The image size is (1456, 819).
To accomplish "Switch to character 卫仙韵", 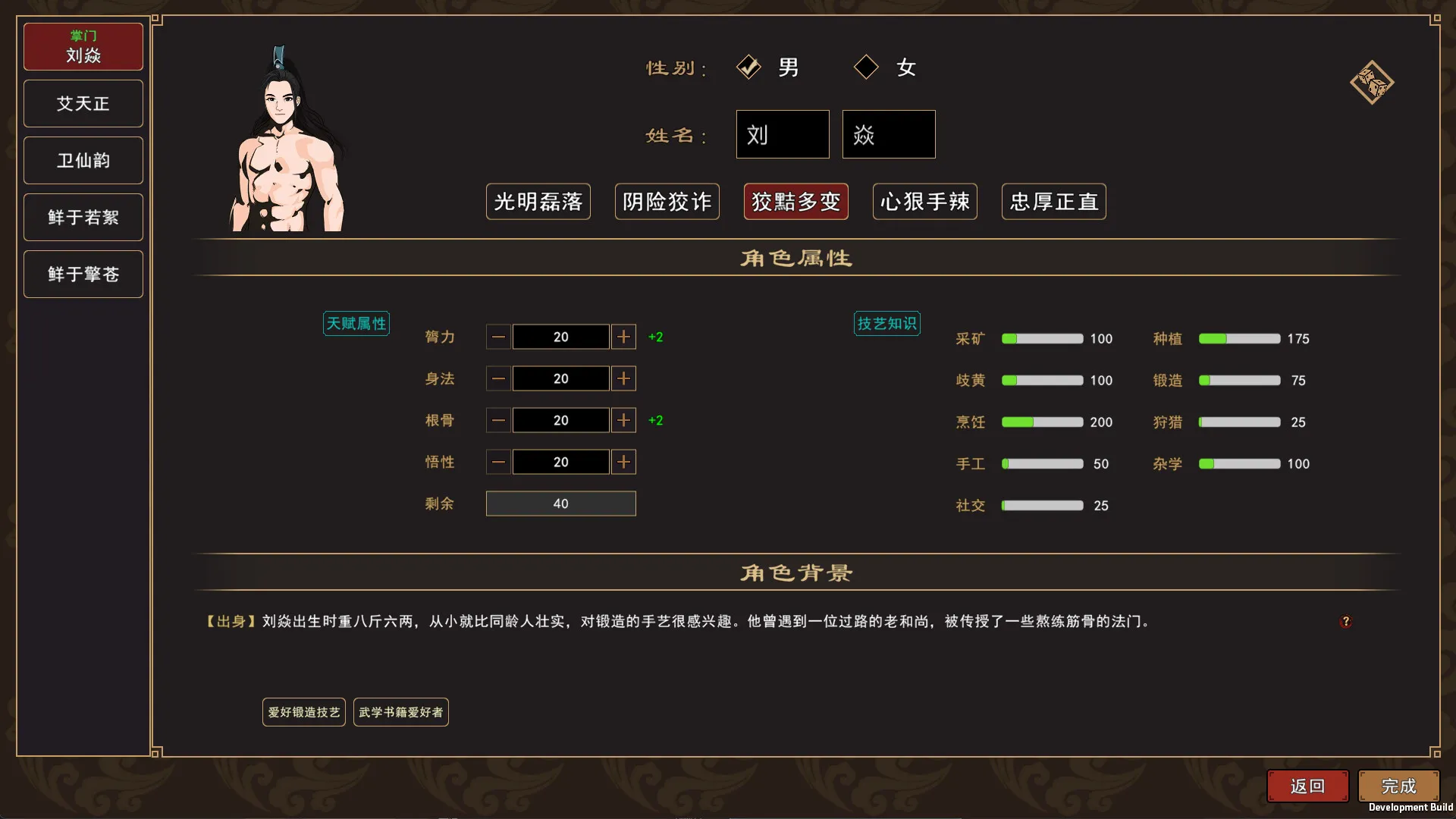I will coord(83,160).
